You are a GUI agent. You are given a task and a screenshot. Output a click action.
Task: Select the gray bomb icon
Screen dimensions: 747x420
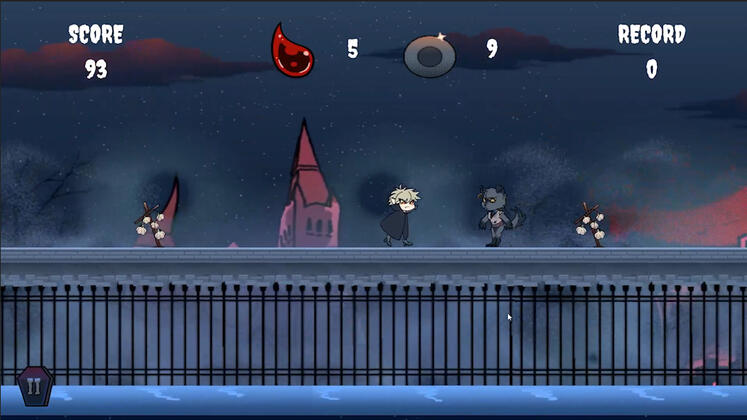click(x=430, y=55)
